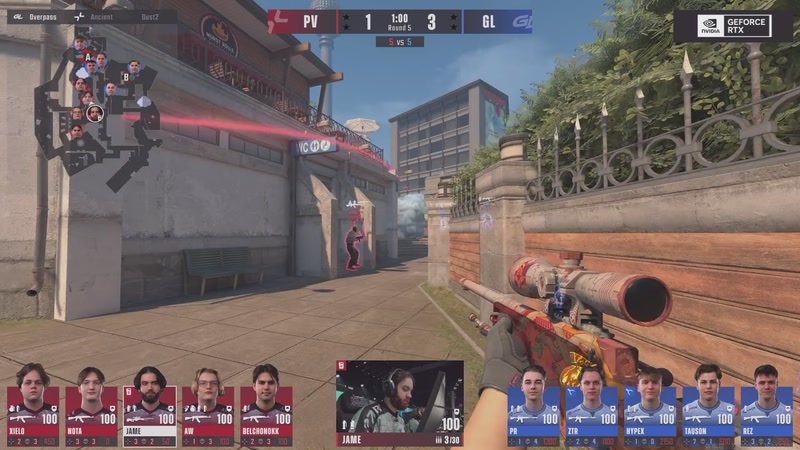Select BELCHONOKK's player card
This screenshot has width=800, height=450.
(x=266, y=403)
